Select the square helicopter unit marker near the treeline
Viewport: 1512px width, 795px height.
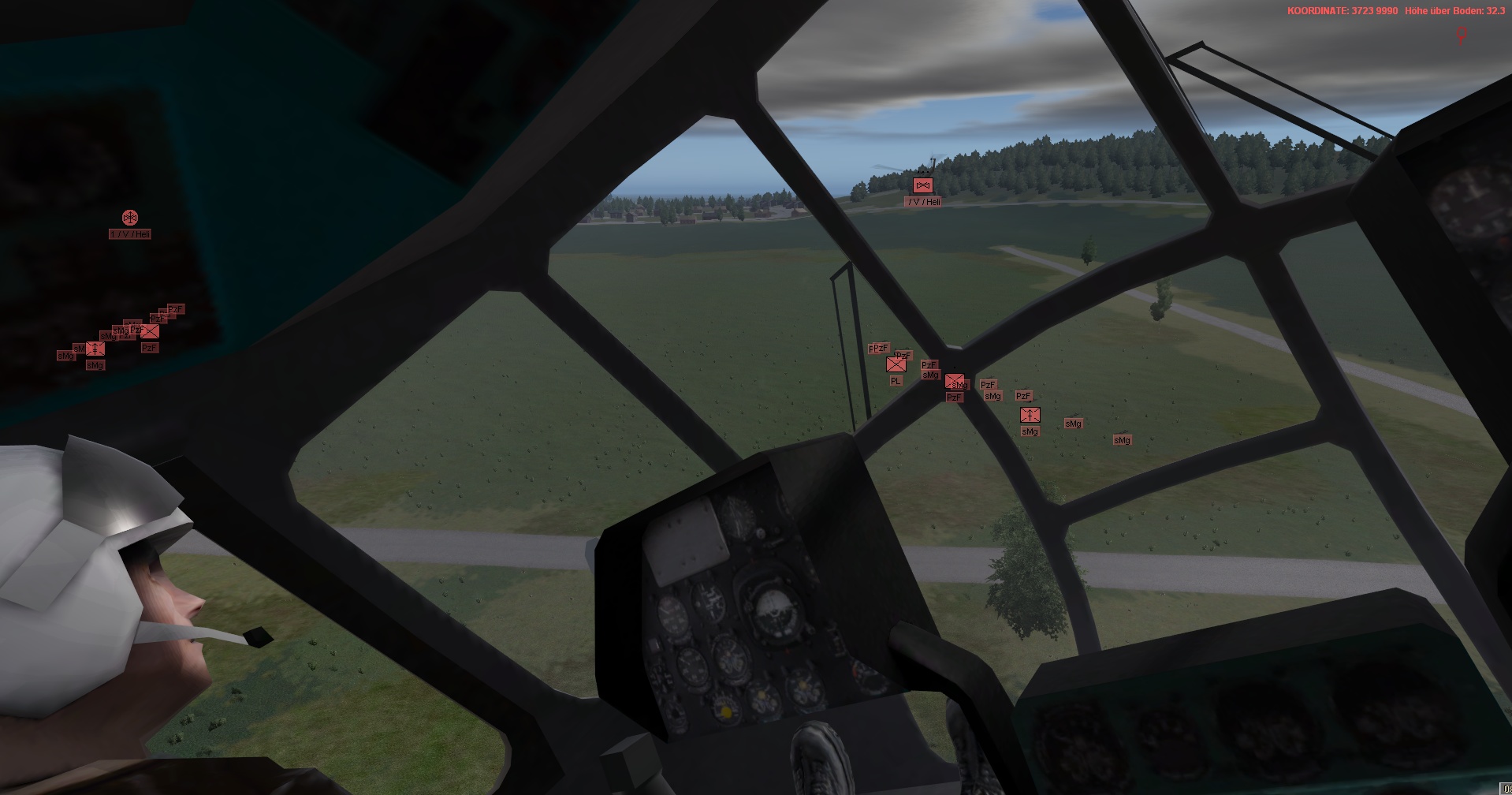tap(922, 185)
